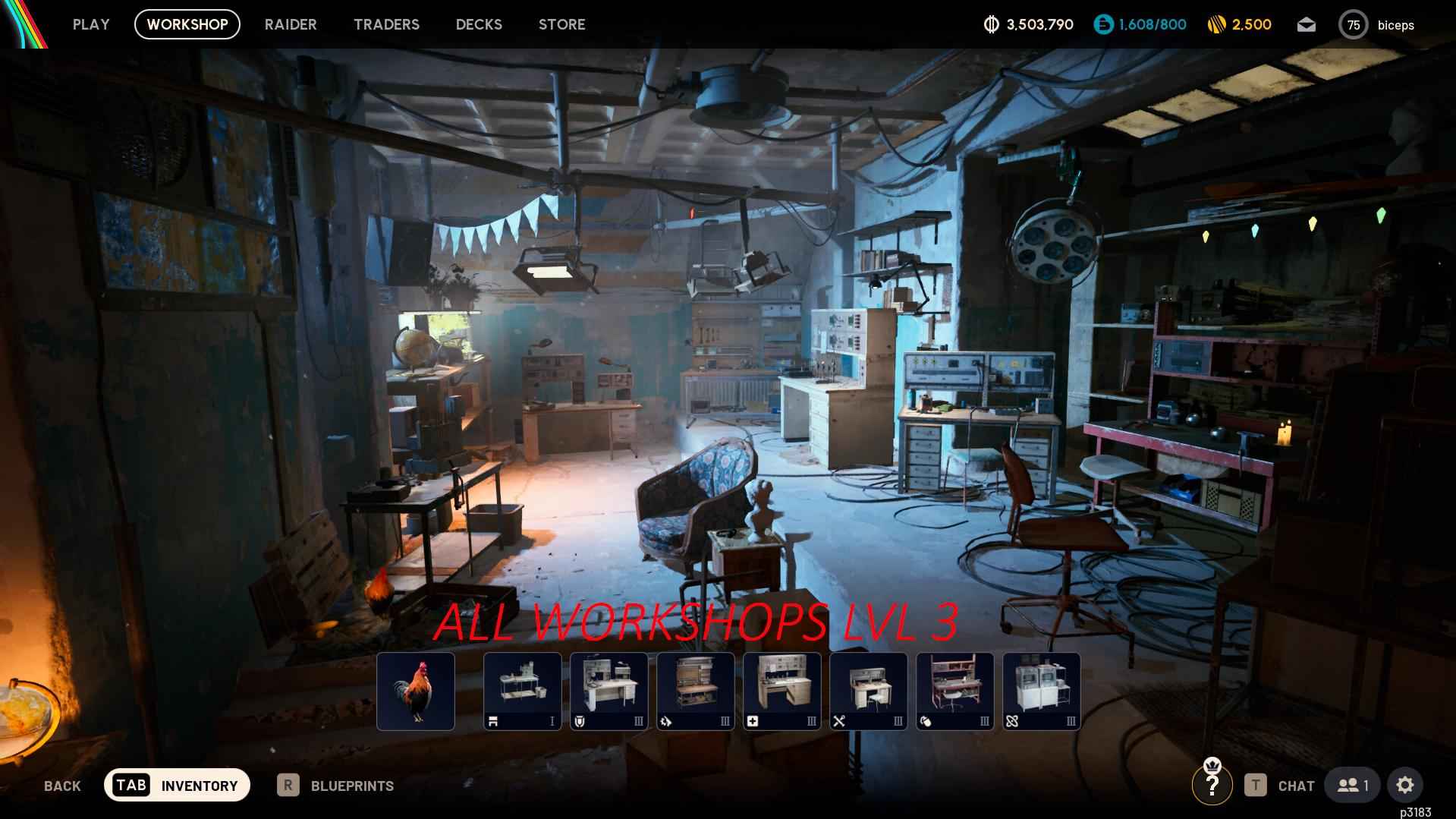Open the mouse-icon tech workbench
The height and width of the screenshot is (819, 1456).
954,691
